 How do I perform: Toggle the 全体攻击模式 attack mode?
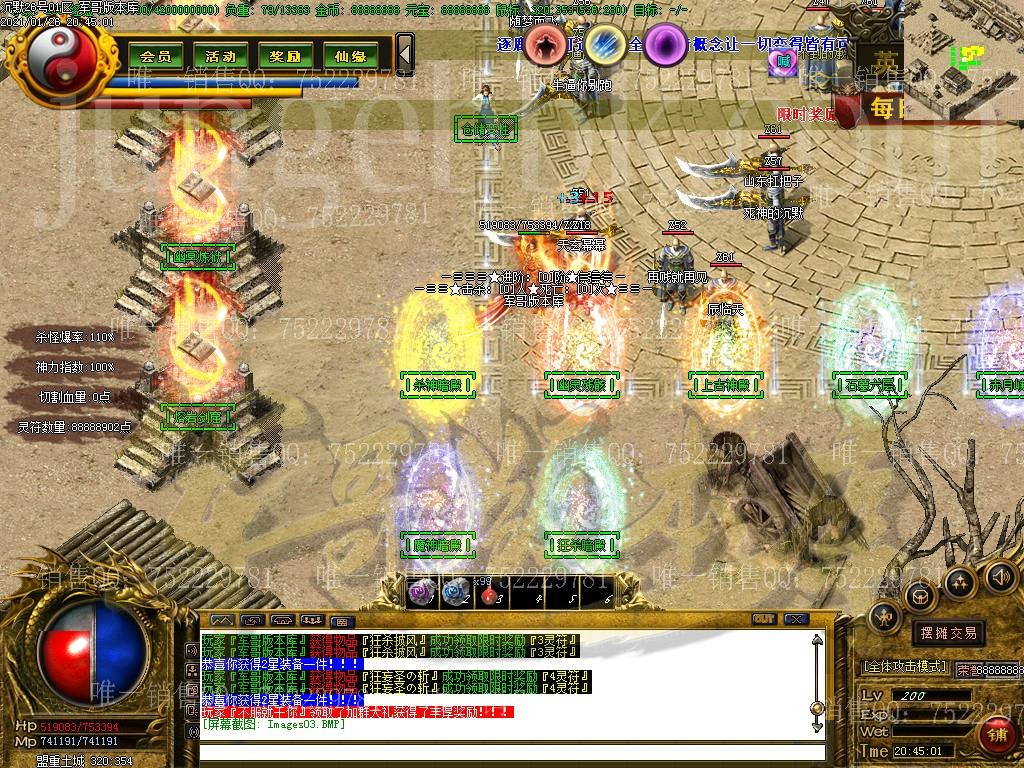pos(904,666)
